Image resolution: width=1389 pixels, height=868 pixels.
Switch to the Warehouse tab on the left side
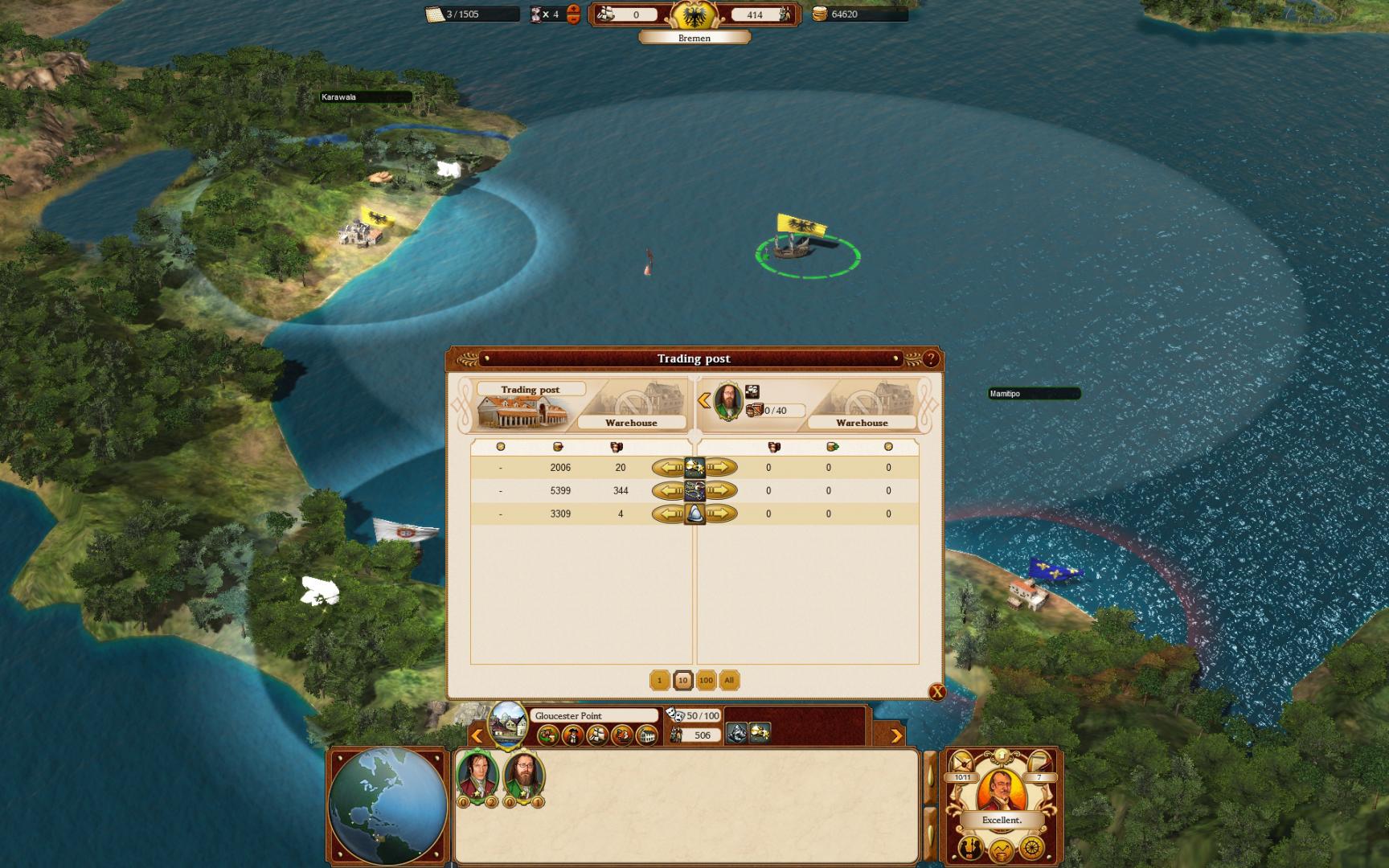[x=631, y=422]
